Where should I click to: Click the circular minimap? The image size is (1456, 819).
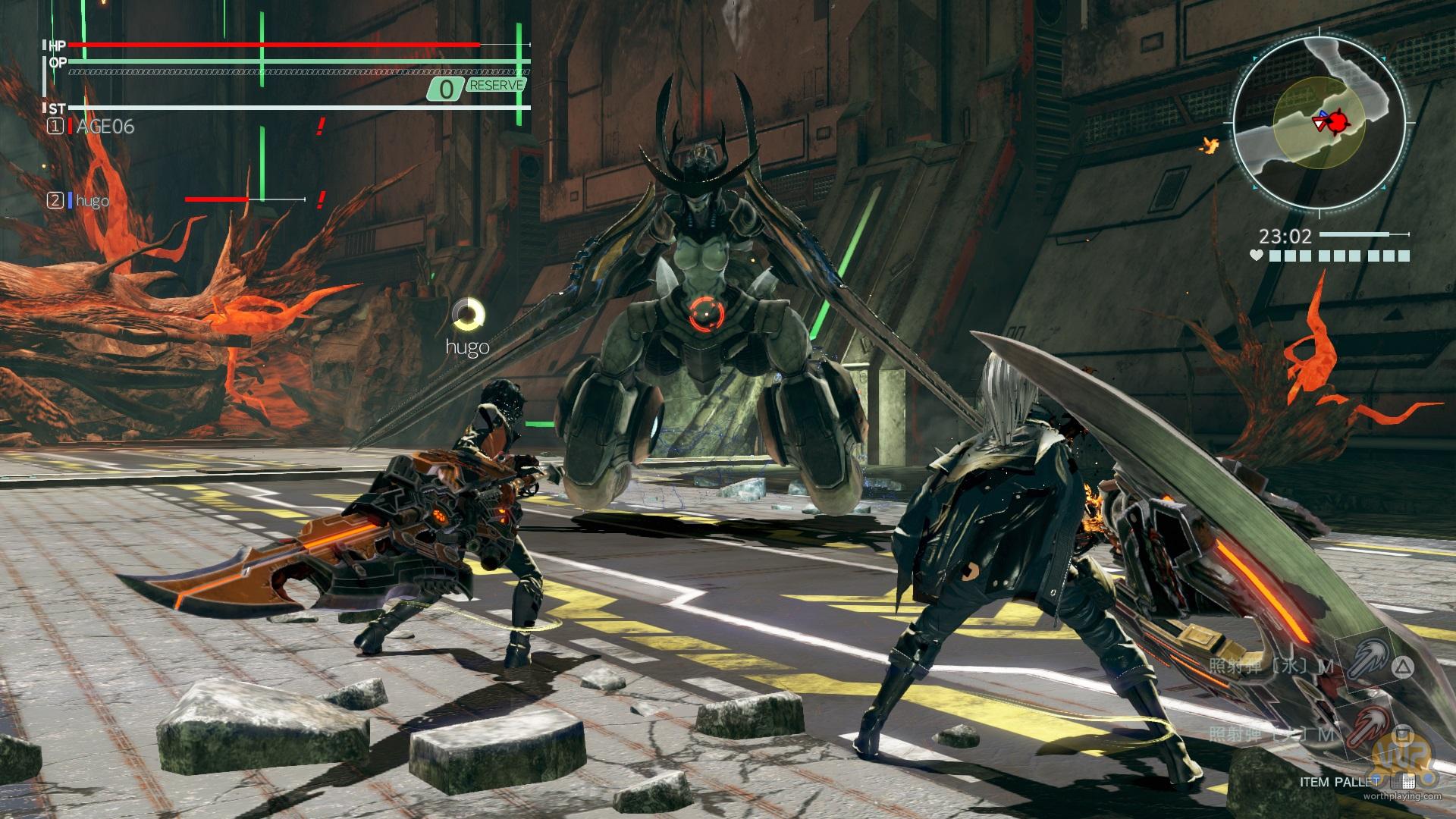[x=1322, y=121]
